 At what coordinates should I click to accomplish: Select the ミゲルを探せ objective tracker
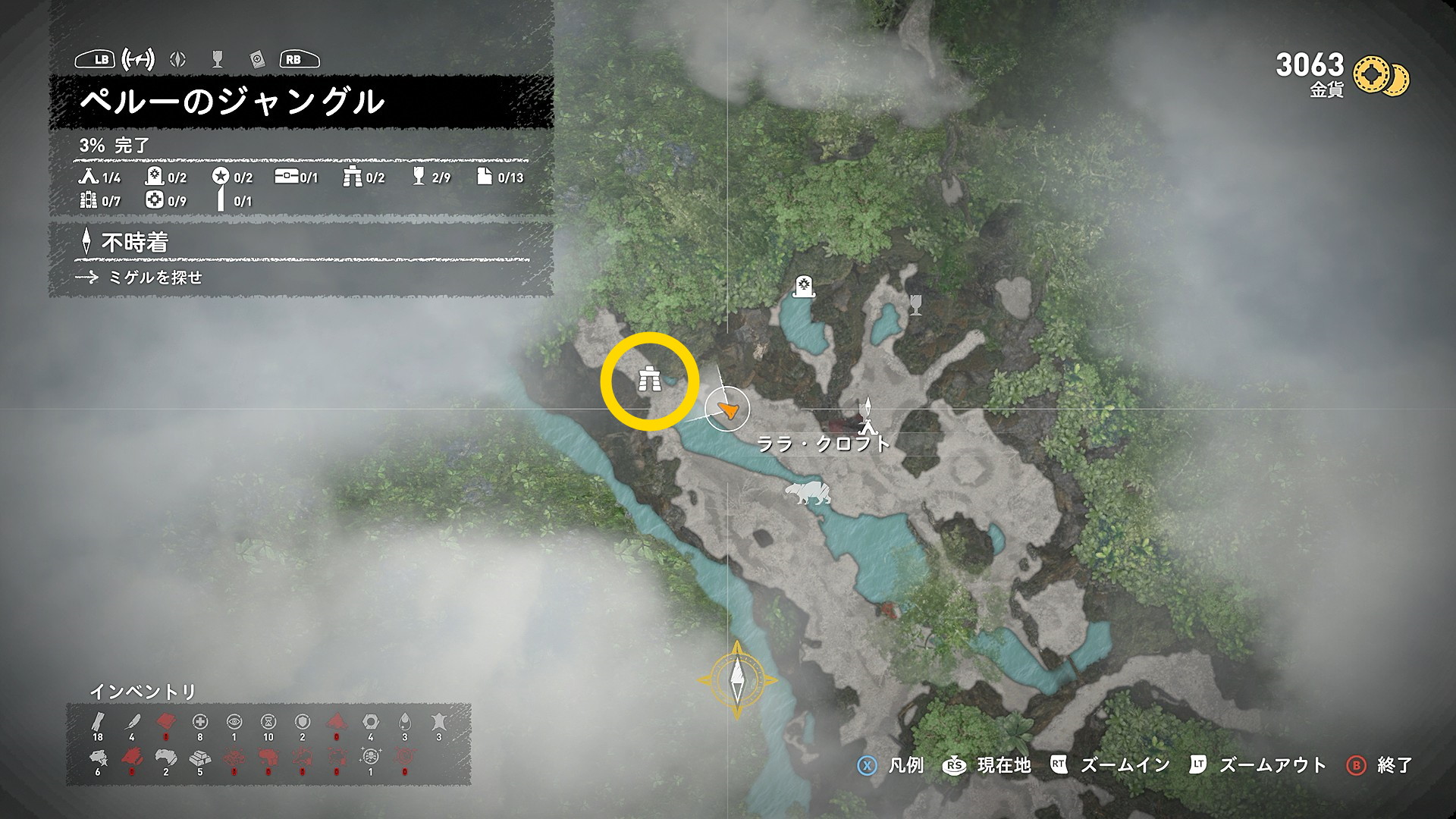pyautogui.click(x=155, y=278)
